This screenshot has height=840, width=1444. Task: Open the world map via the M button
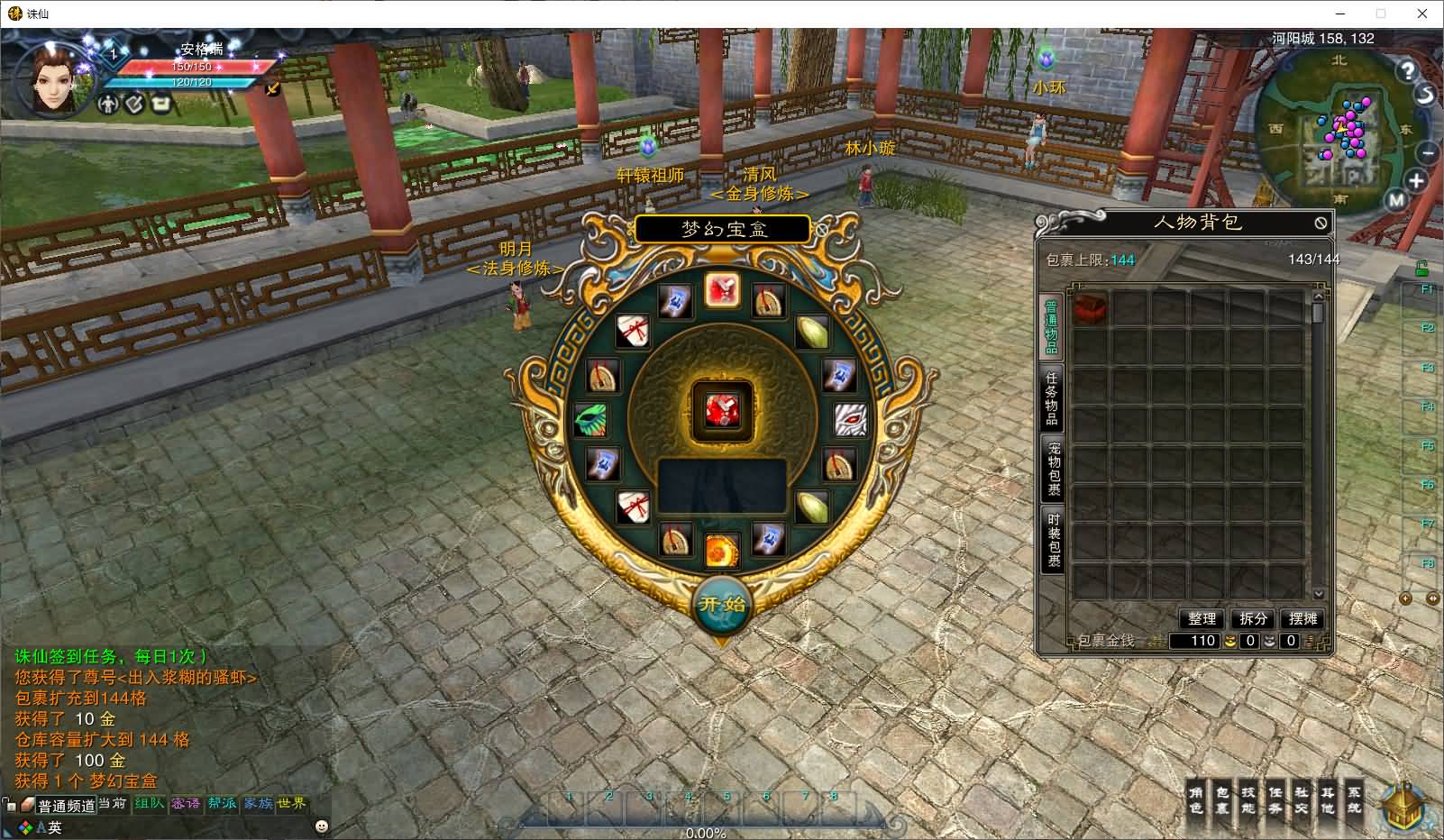[1396, 200]
